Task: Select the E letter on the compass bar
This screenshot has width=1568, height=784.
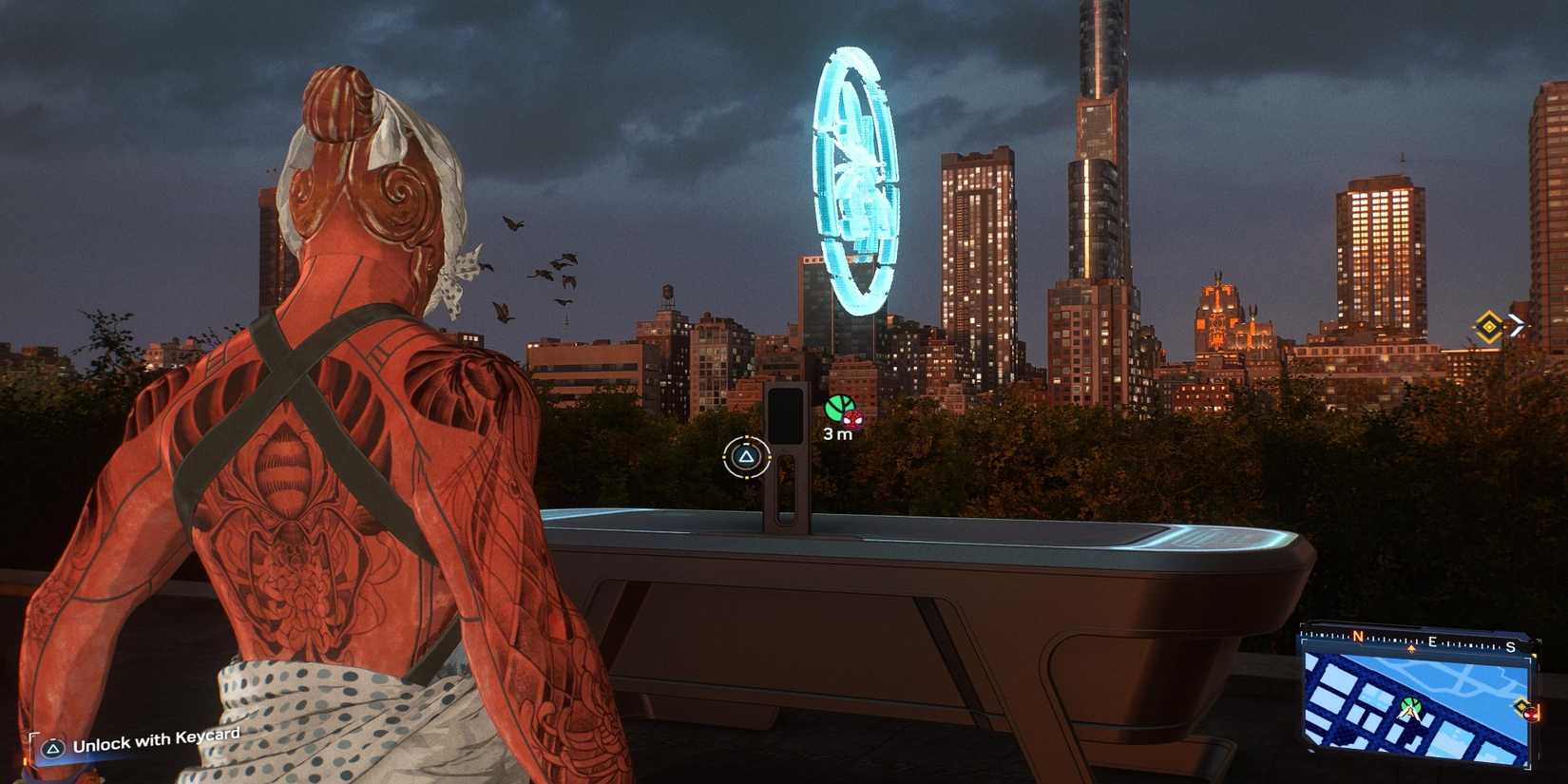Action: [x=1433, y=641]
